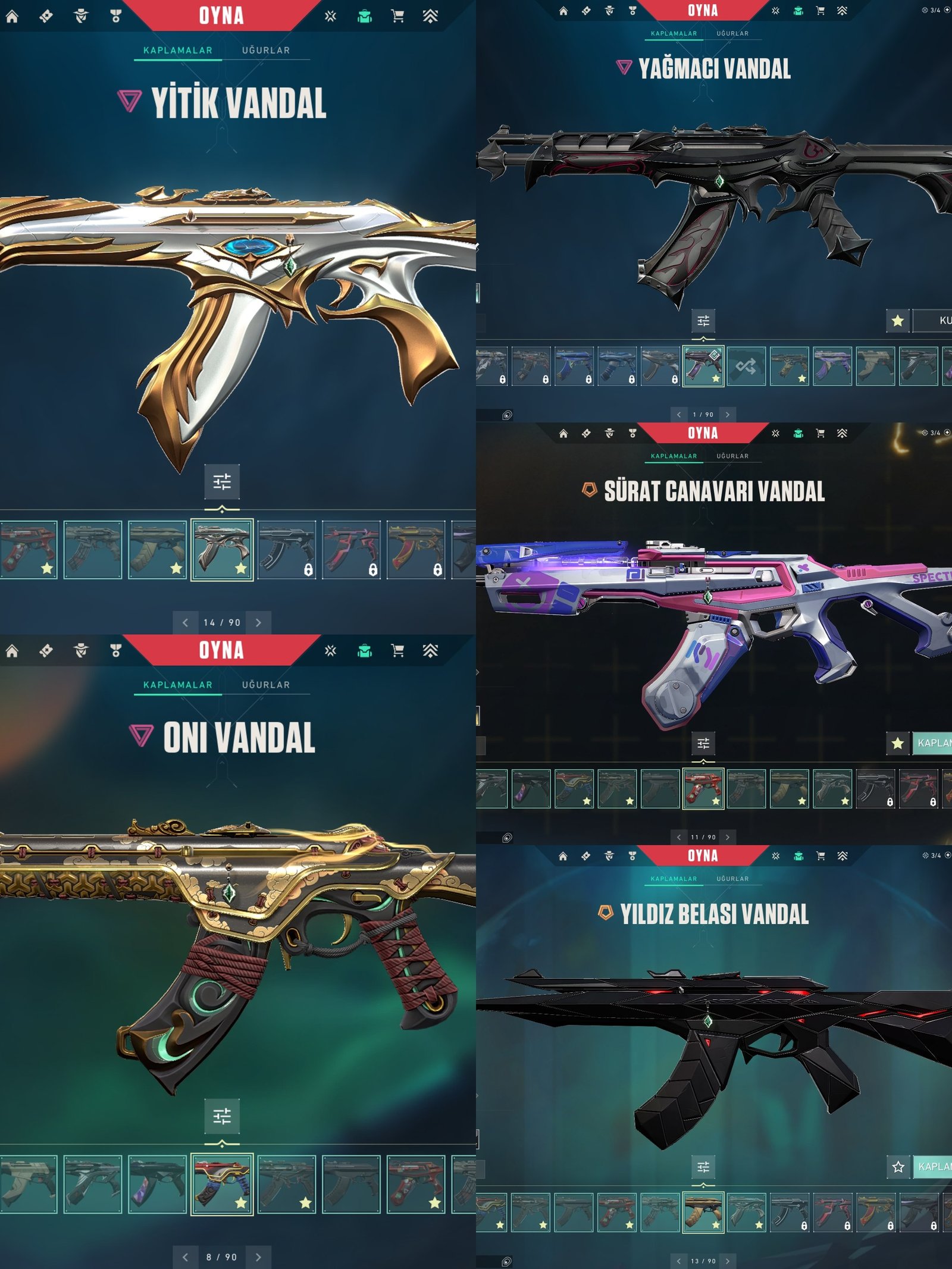
Task: Click the KAPLAN button beside Sürat Canavarı Vandal
Action: (933, 743)
